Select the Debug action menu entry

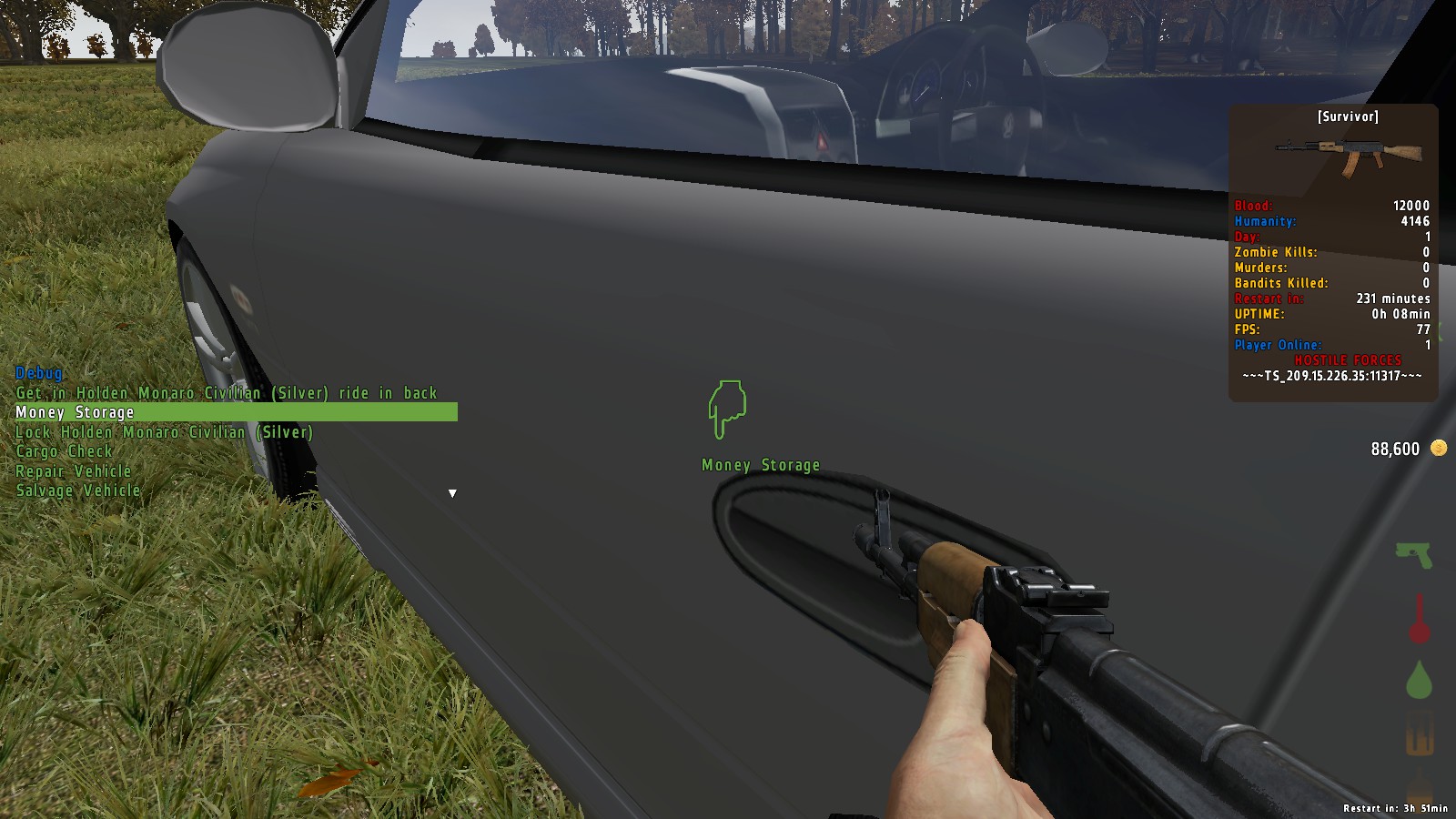(39, 373)
